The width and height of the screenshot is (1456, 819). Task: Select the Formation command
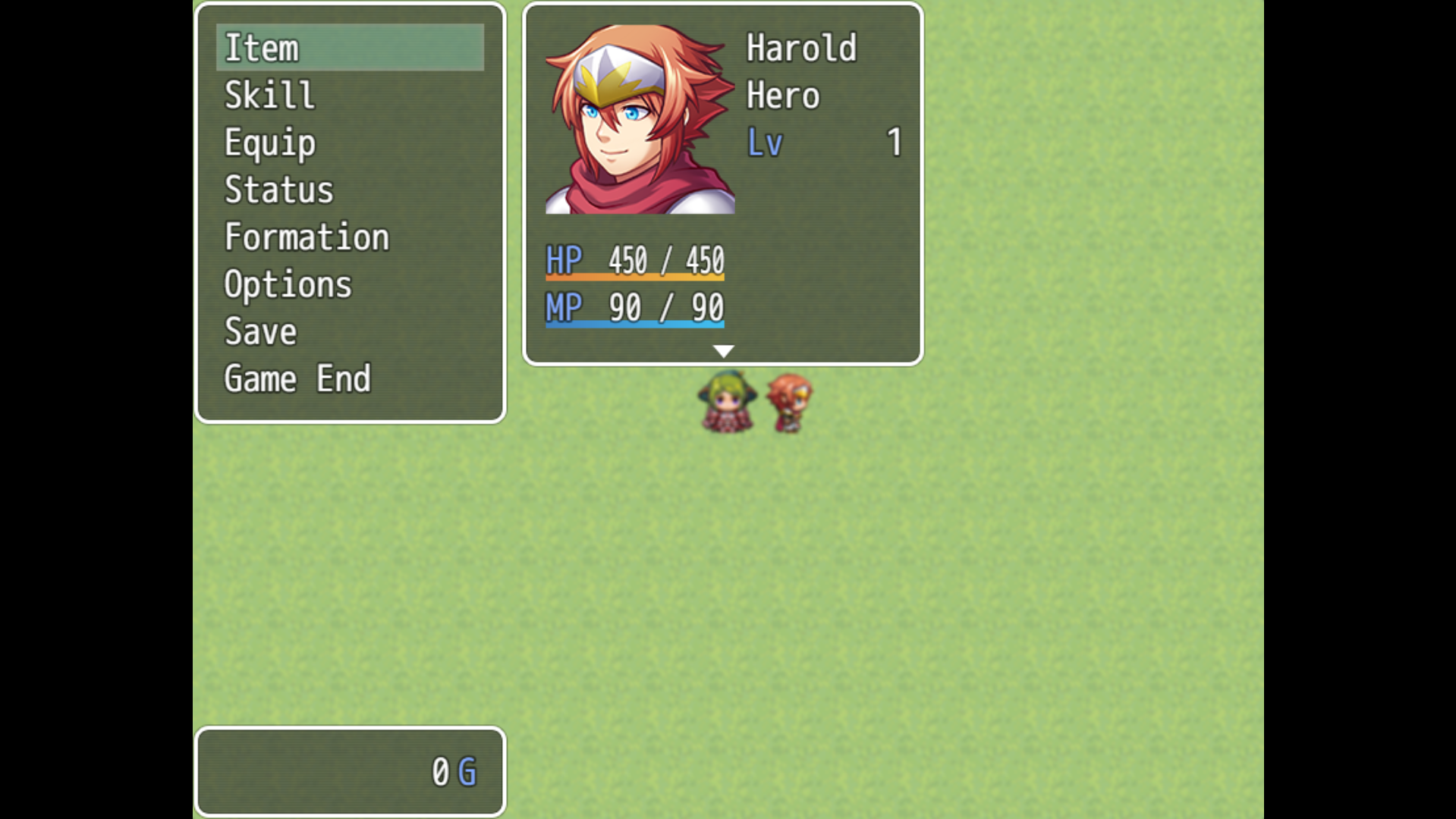[x=307, y=237]
